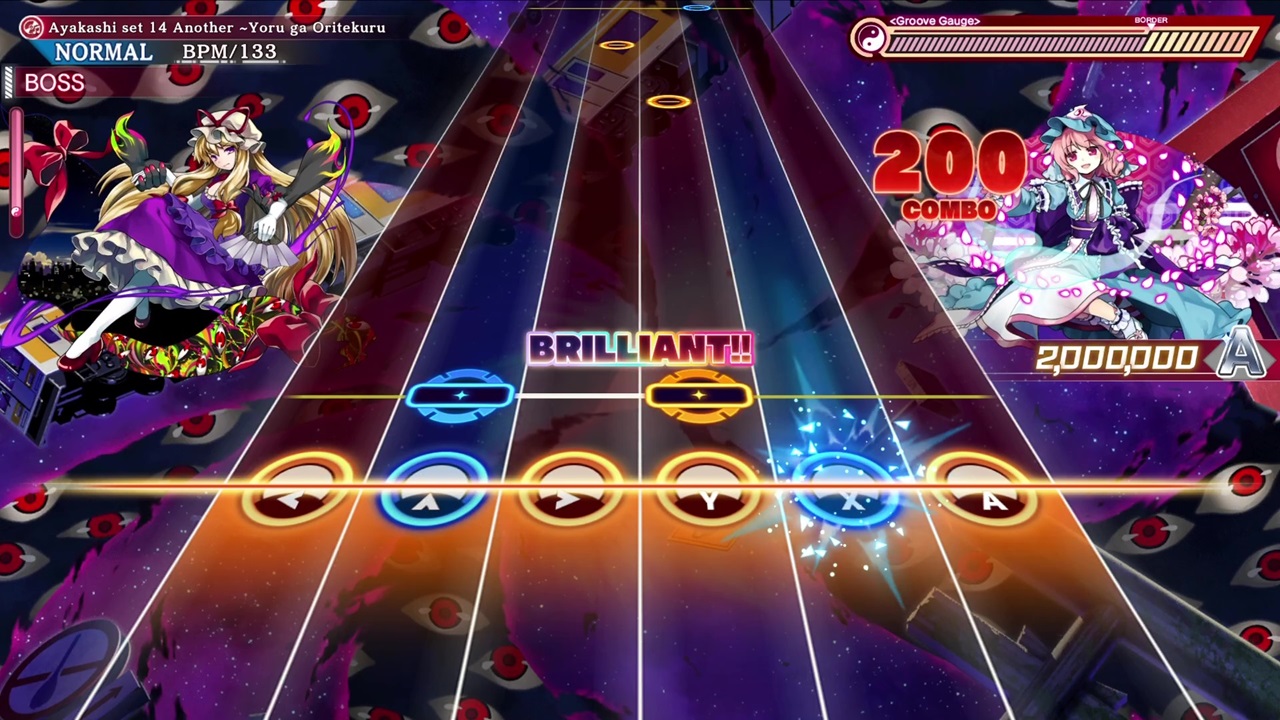This screenshot has height=720, width=1280.
Task: Hit the Y button lane receptor
Action: 710,495
